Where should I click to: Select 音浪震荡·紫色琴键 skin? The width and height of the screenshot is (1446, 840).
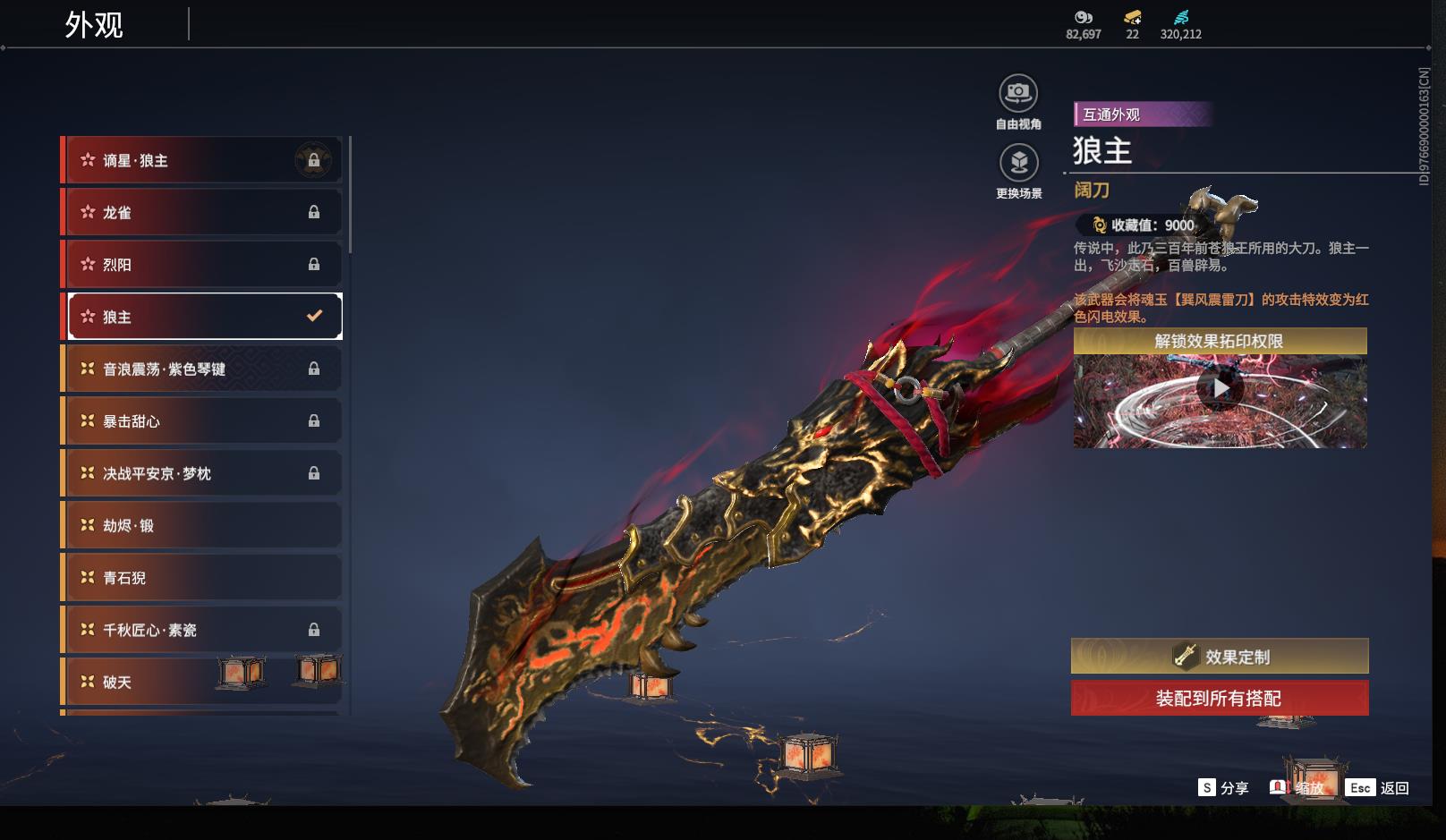click(202, 369)
